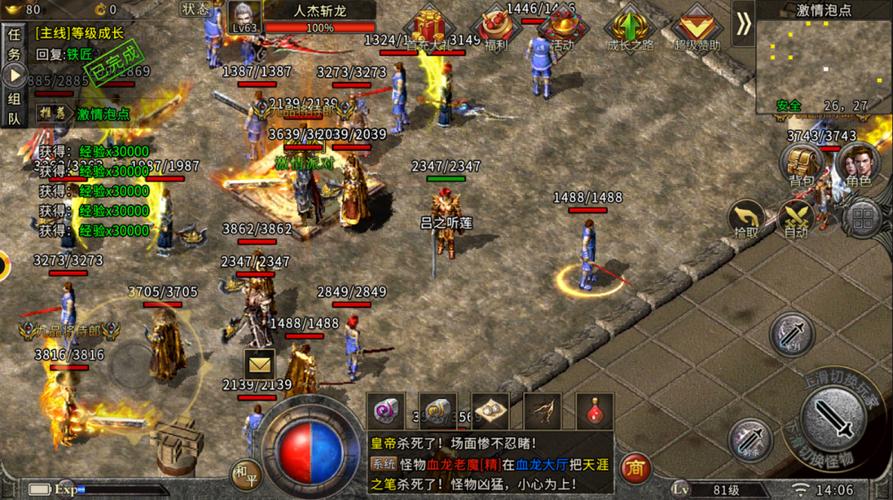Collapse the top icon row with the double-arrow
893x500 pixels.
click(x=743, y=24)
